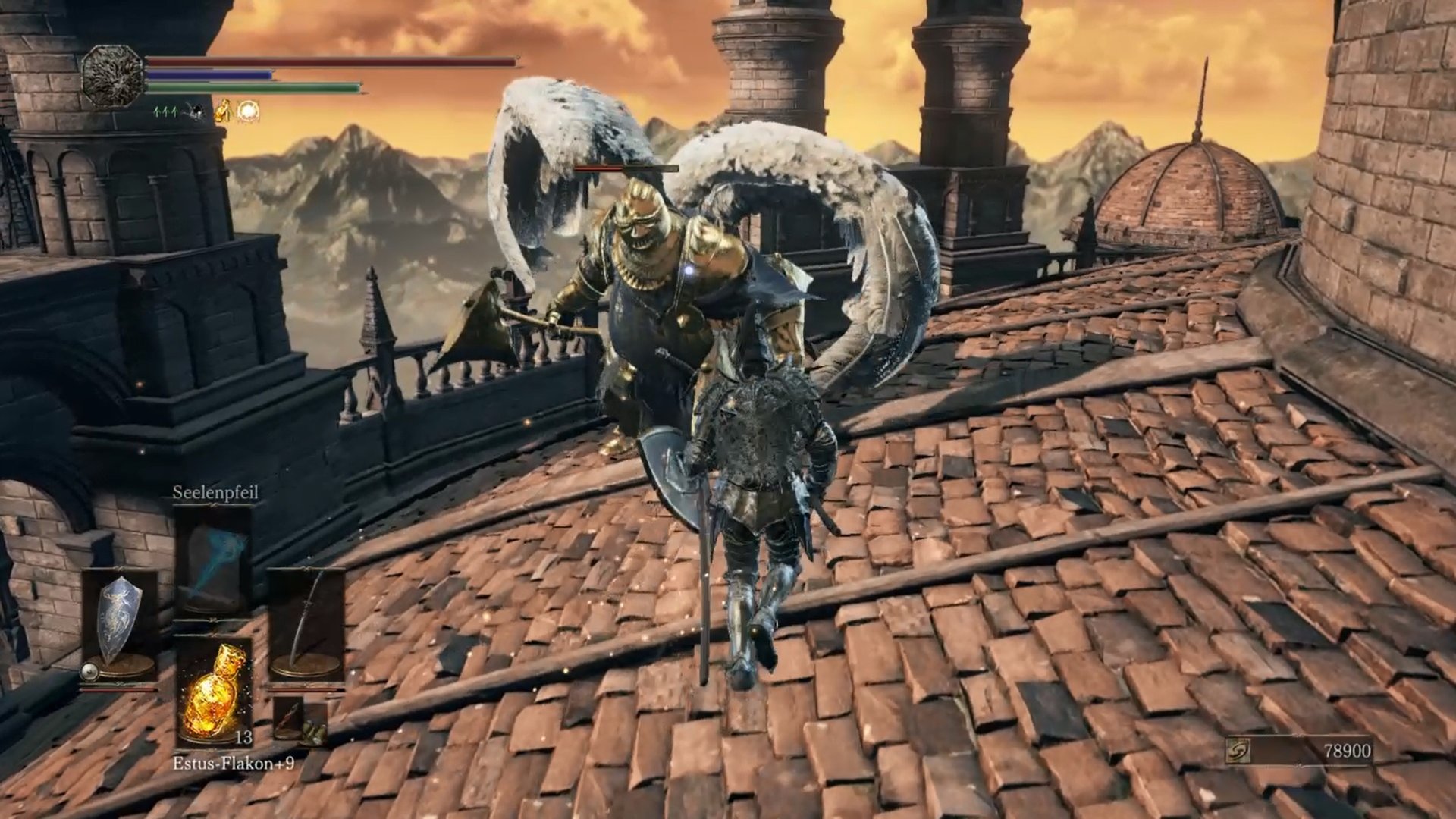Click the green stamina bar

[250, 86]
